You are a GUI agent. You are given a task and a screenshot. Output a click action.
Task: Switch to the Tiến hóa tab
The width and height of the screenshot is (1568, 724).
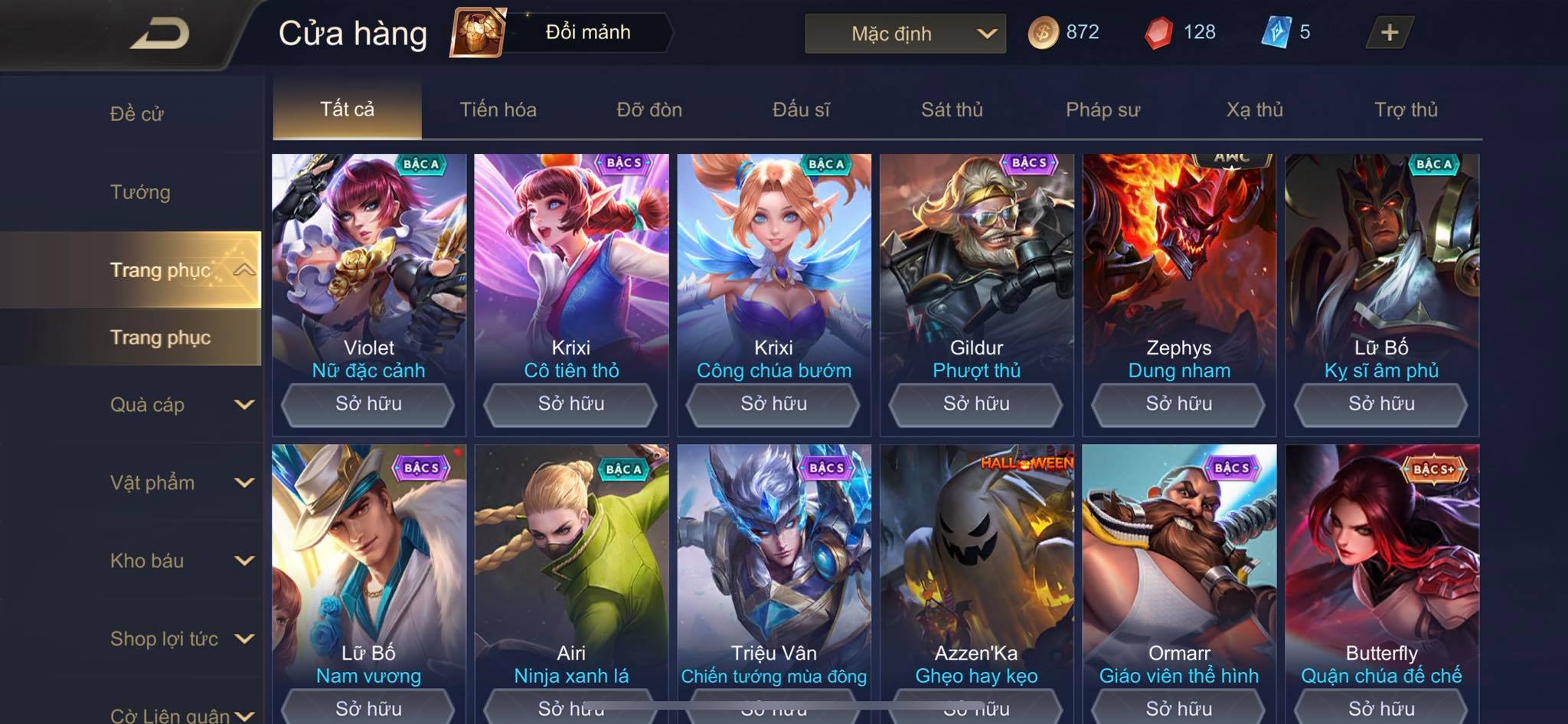pos(498,109)
